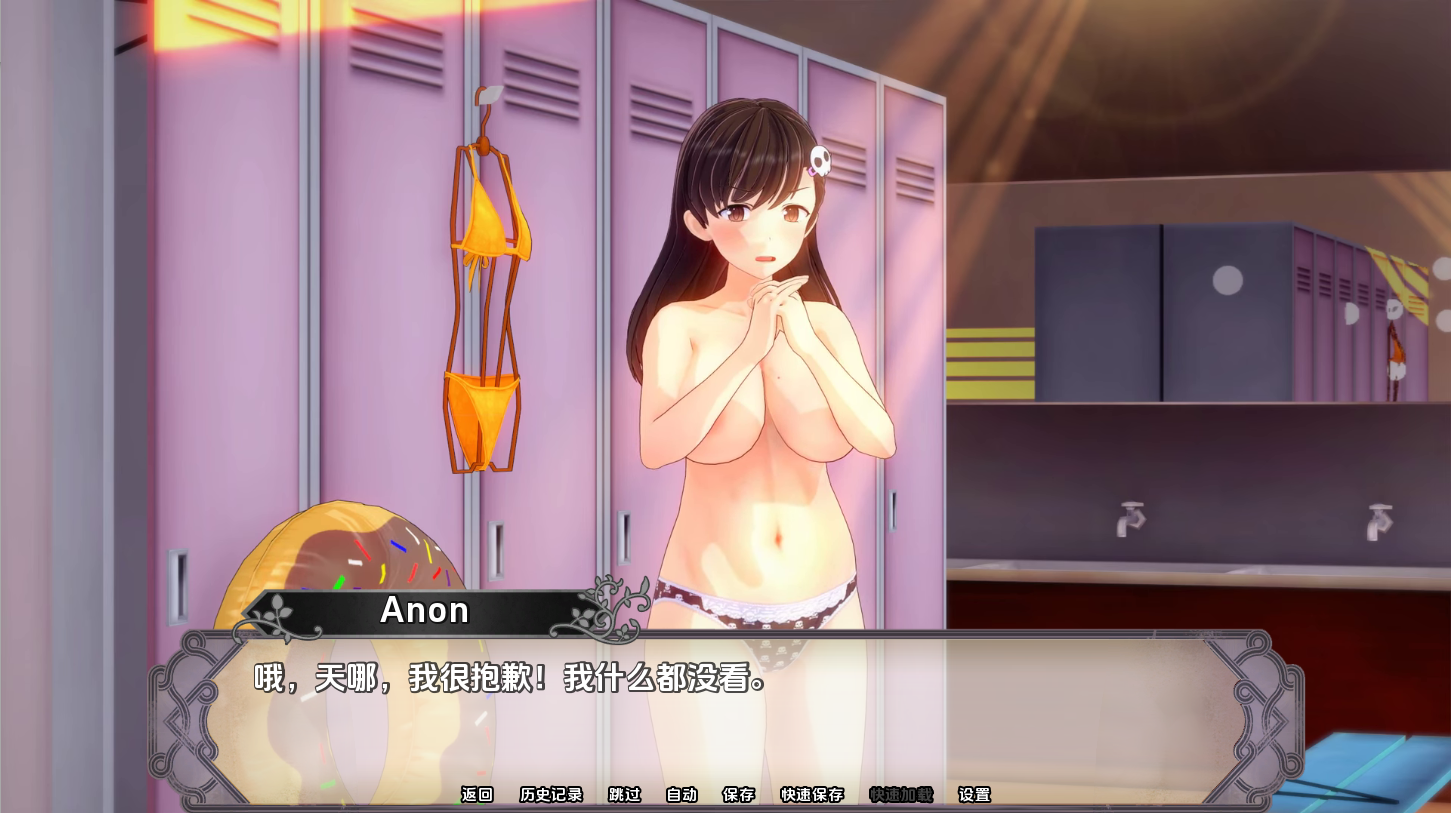Toggle 自动 auto-play mode

(683, 794)
